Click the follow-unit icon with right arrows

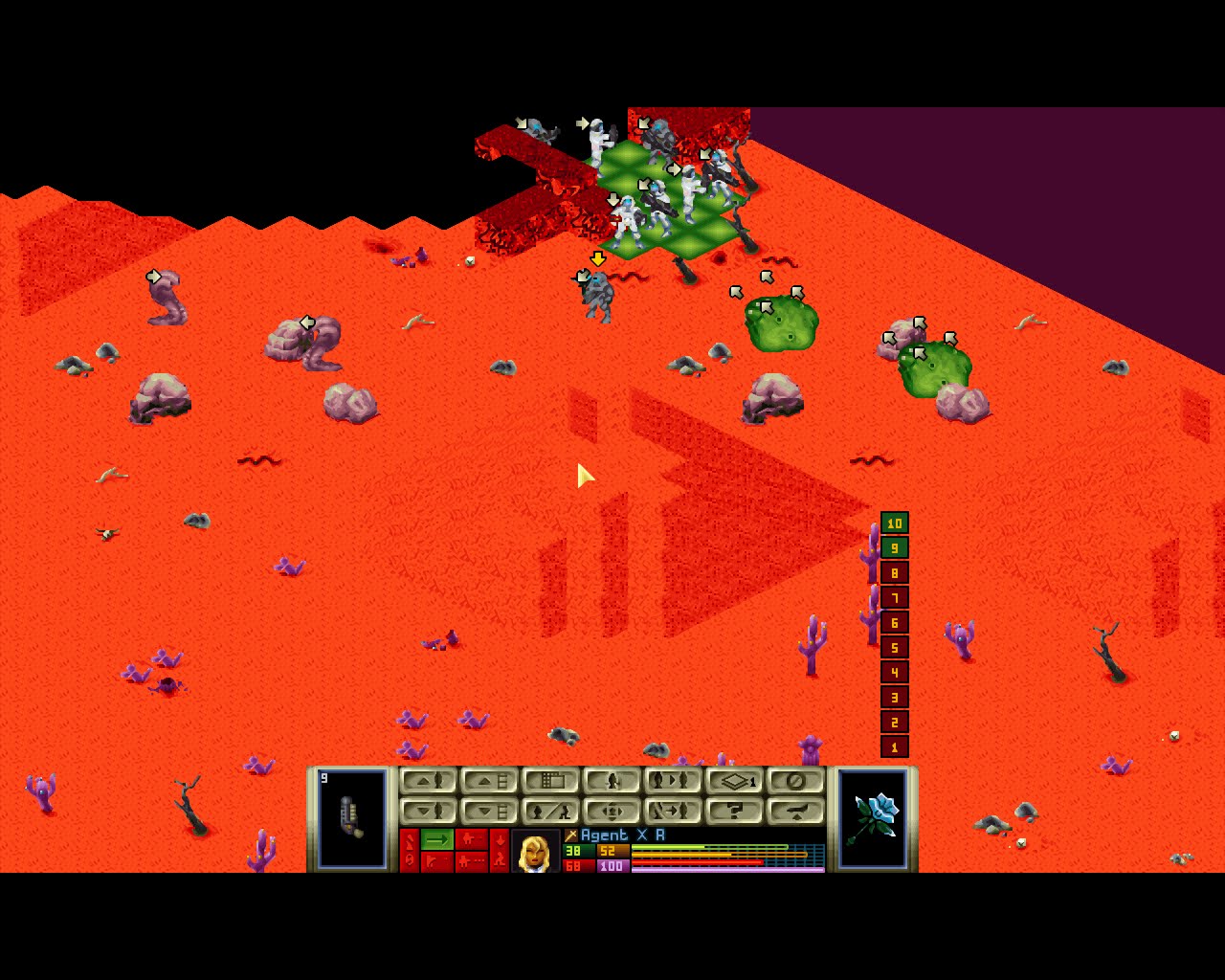tap(673, 811)
